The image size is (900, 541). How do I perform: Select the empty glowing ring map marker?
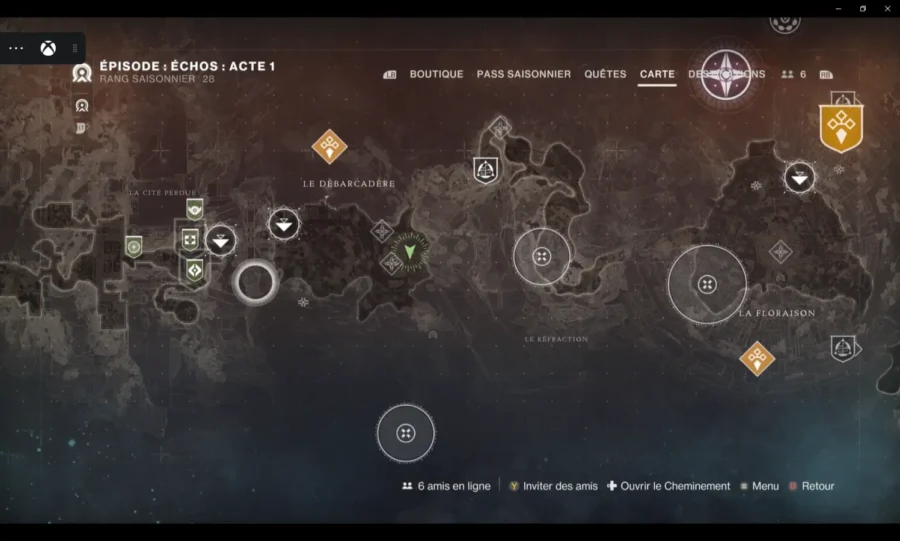point(255,283)
